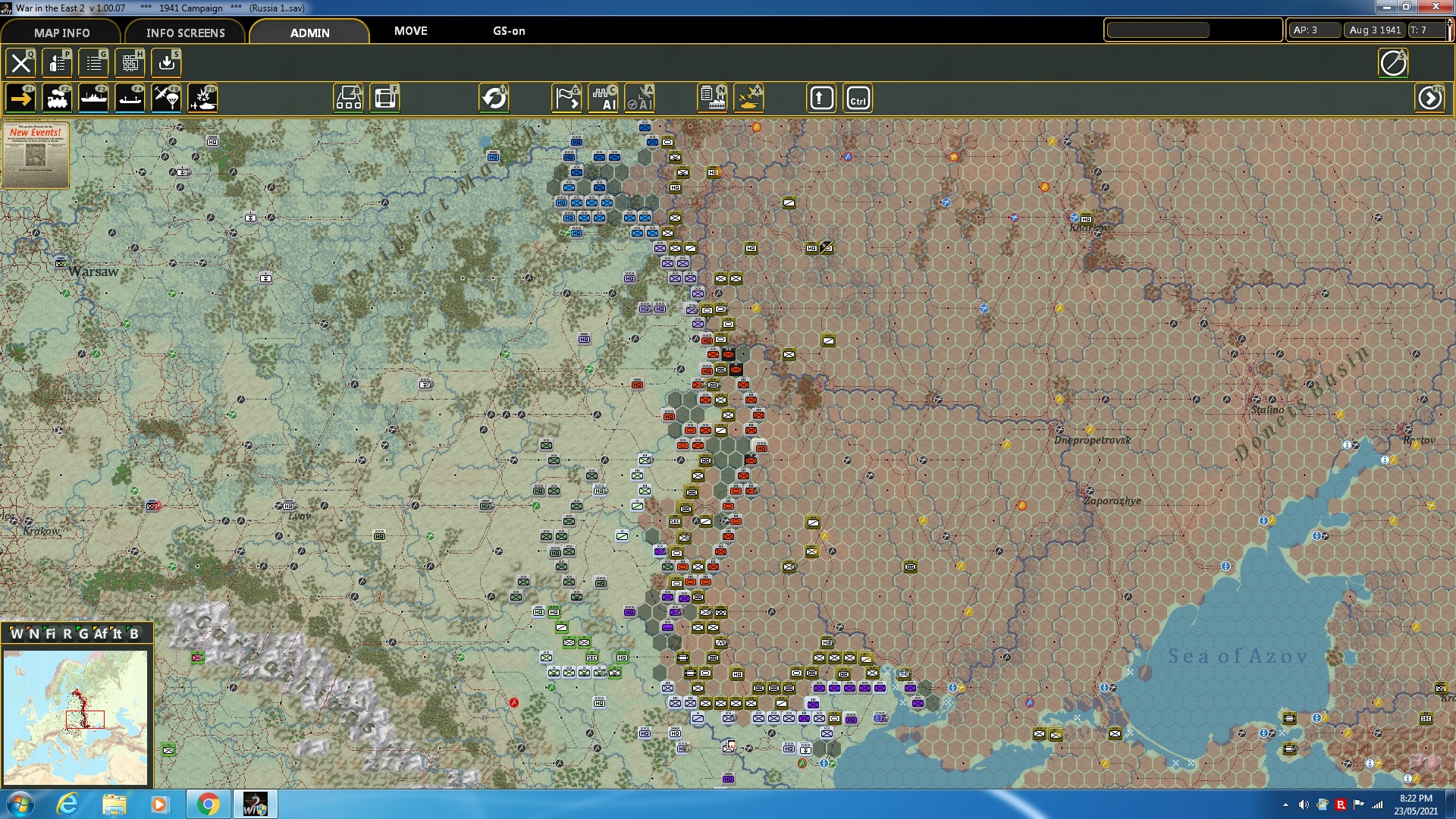
Task: Open the air war planning icon
Action: click(748, 97)
